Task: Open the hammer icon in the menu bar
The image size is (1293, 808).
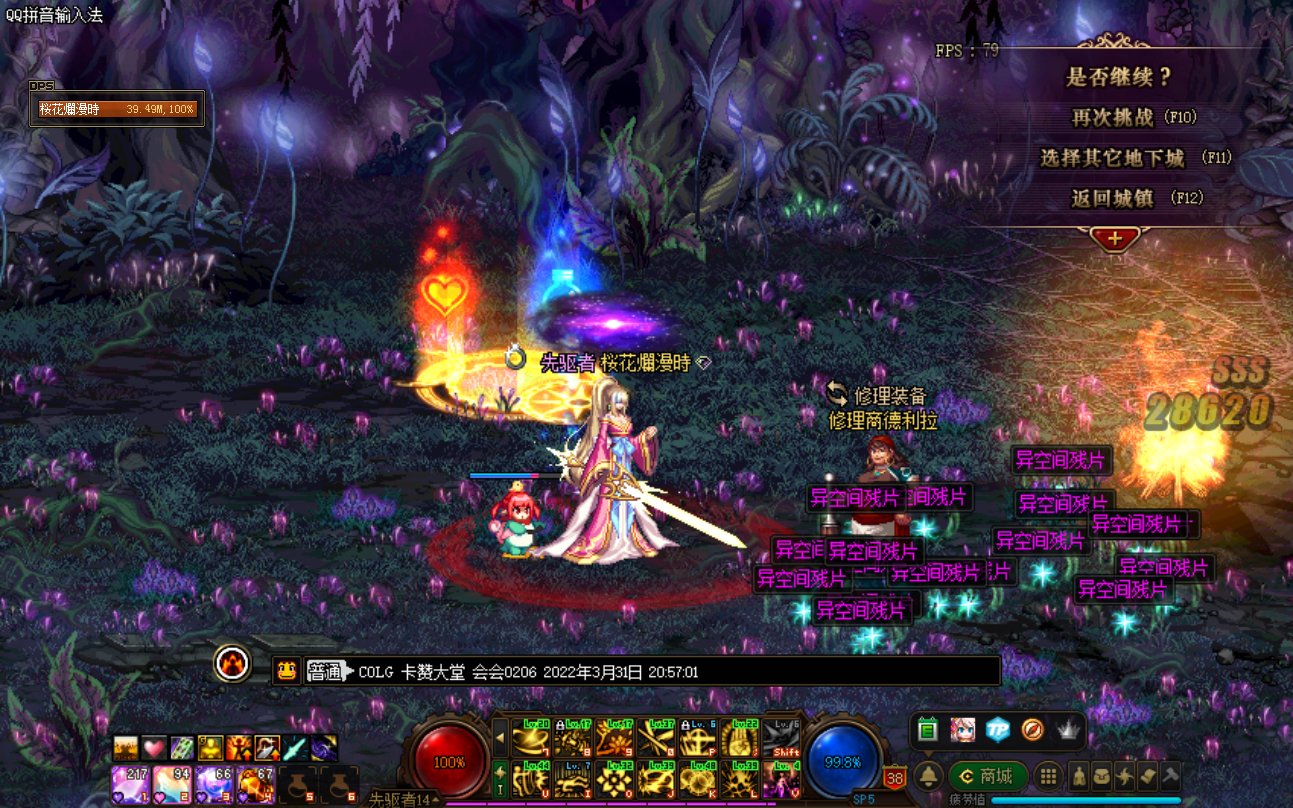Action: [x=1170, y=775]
